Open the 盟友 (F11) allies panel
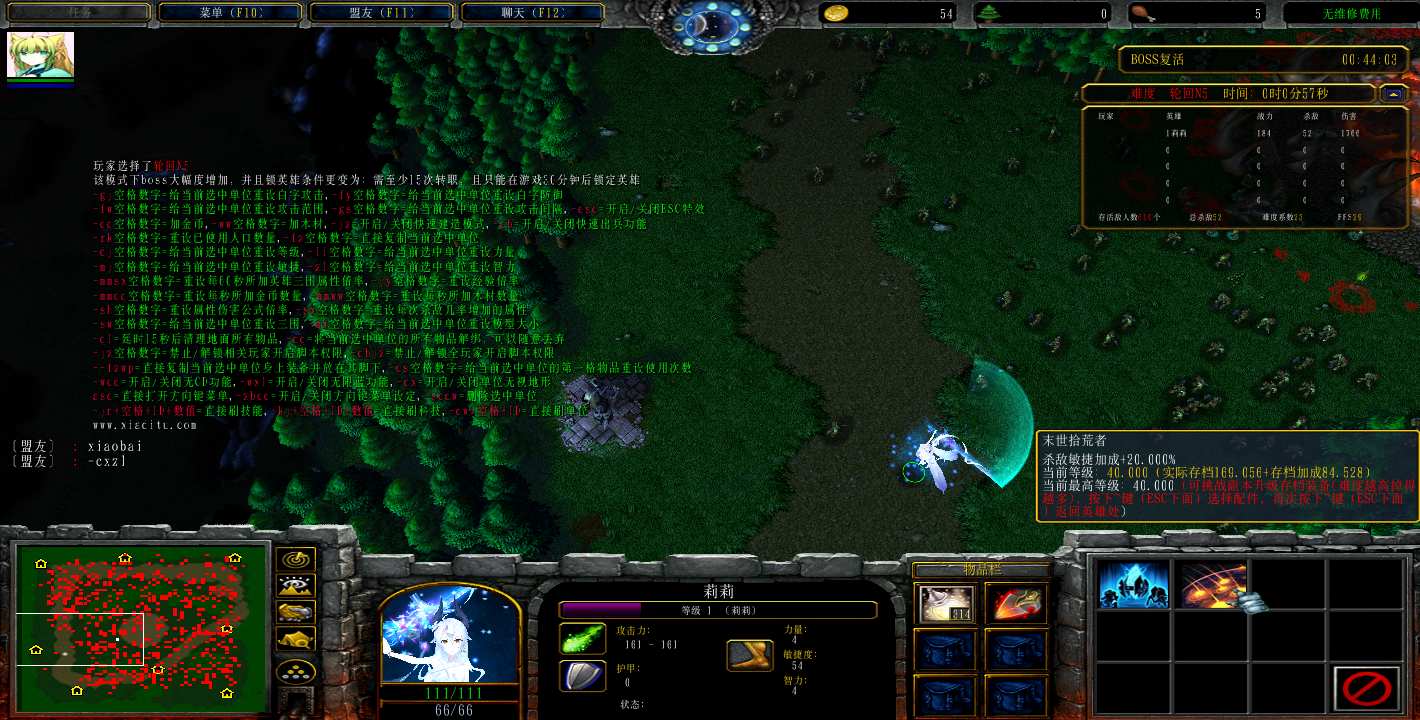Viewport: 1420px width, 720px height. click(x=381, y=13)
